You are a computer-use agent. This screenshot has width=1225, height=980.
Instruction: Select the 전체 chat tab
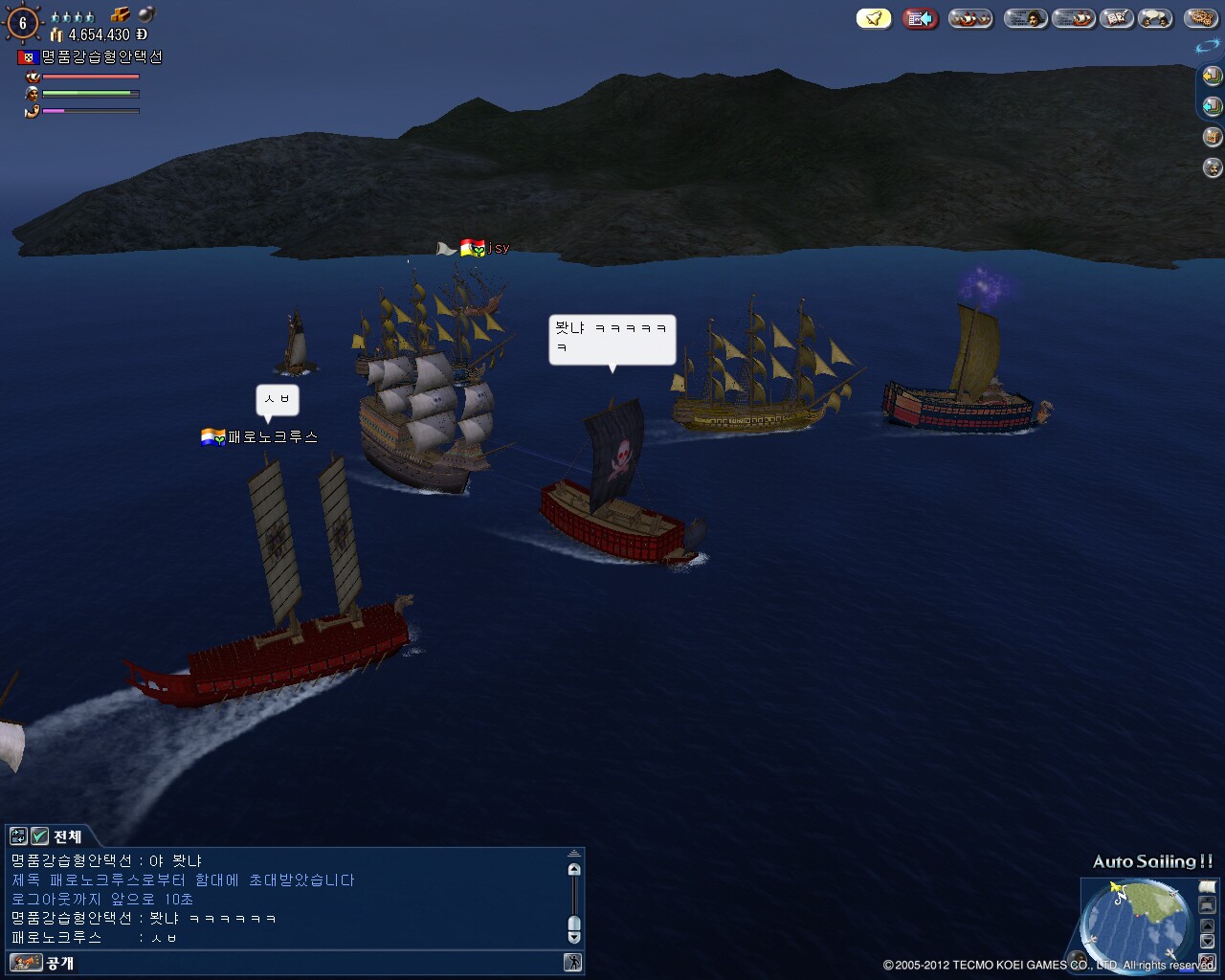tap(67, 836)
